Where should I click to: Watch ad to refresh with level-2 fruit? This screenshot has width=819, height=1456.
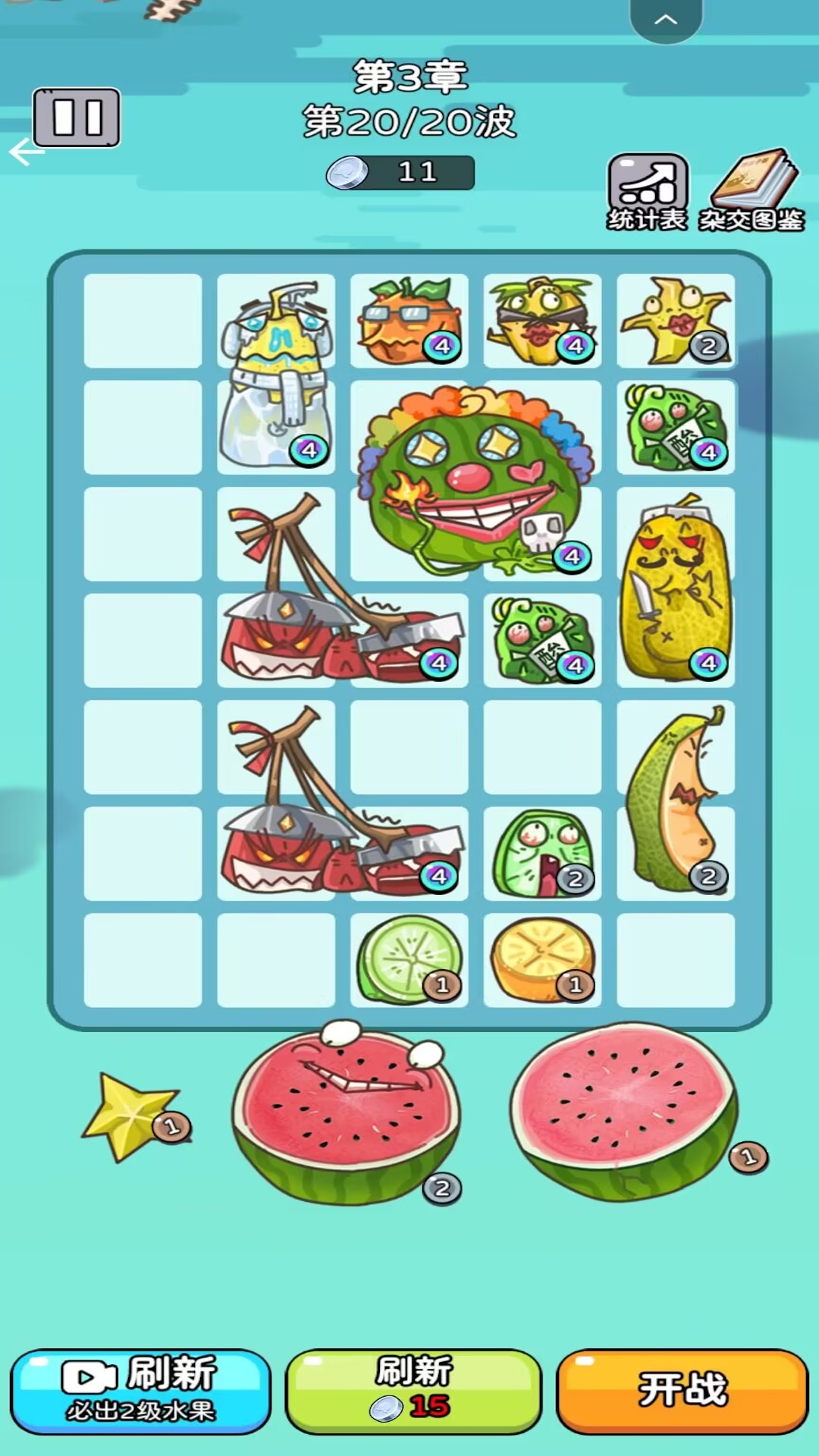[140, 1390]
